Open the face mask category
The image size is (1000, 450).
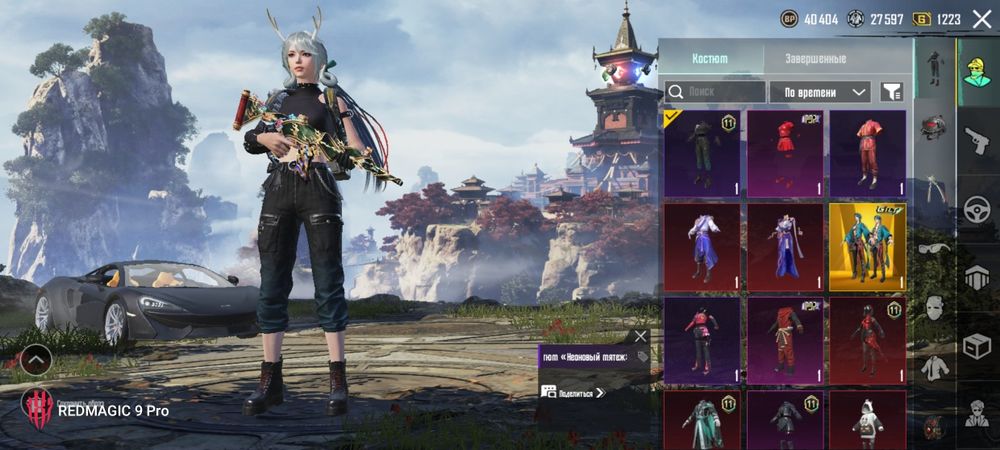click(x=934, y=307)
